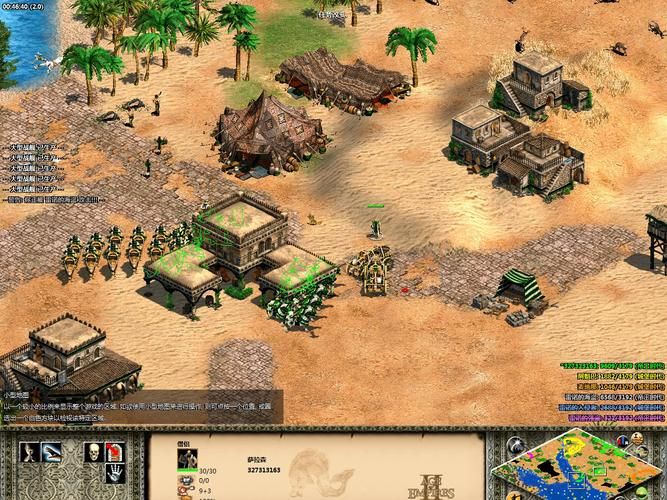Activate the praying monk command icon

30,452
